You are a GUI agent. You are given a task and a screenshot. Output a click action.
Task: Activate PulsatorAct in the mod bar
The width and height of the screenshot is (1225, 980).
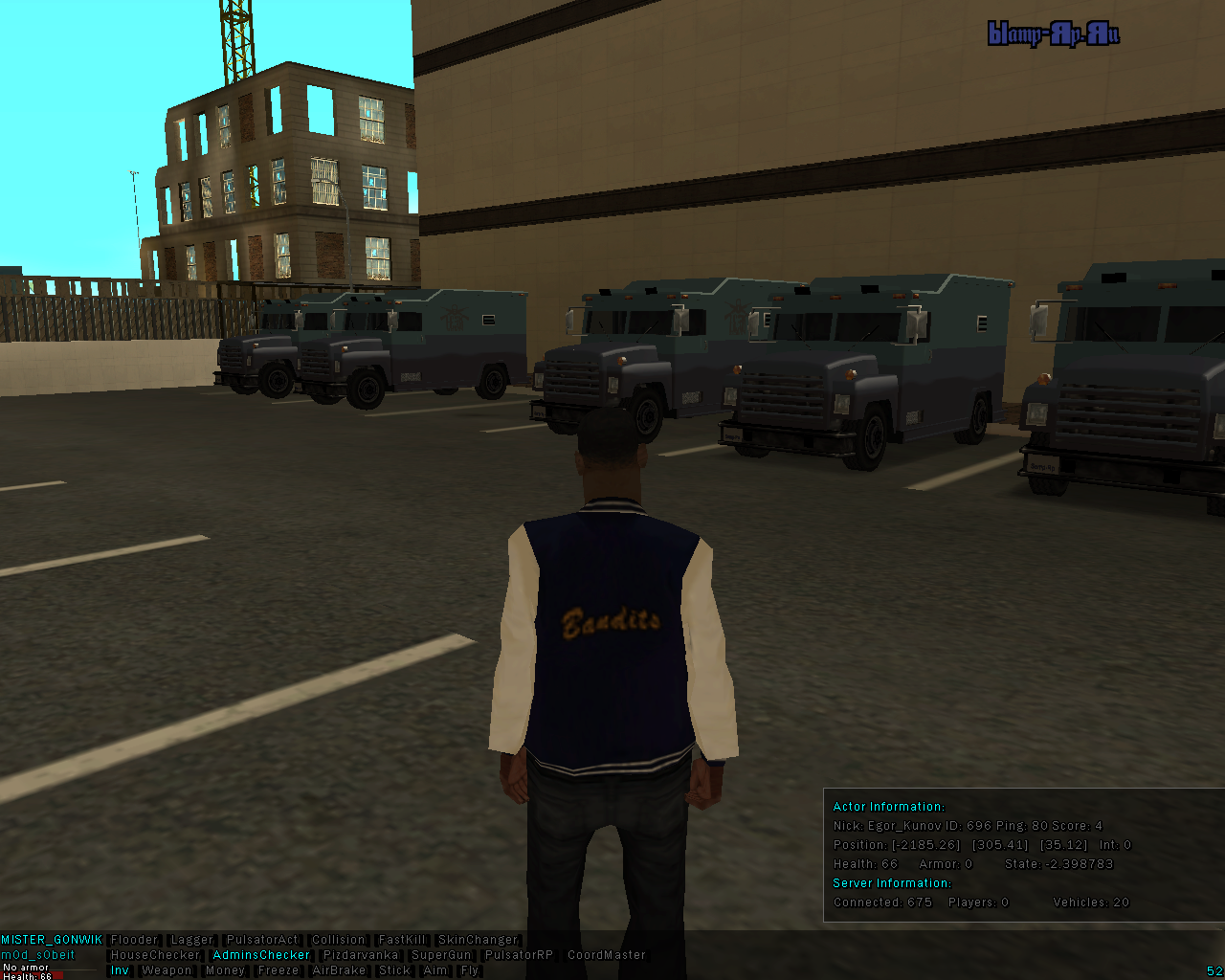(x=262, y=940)
